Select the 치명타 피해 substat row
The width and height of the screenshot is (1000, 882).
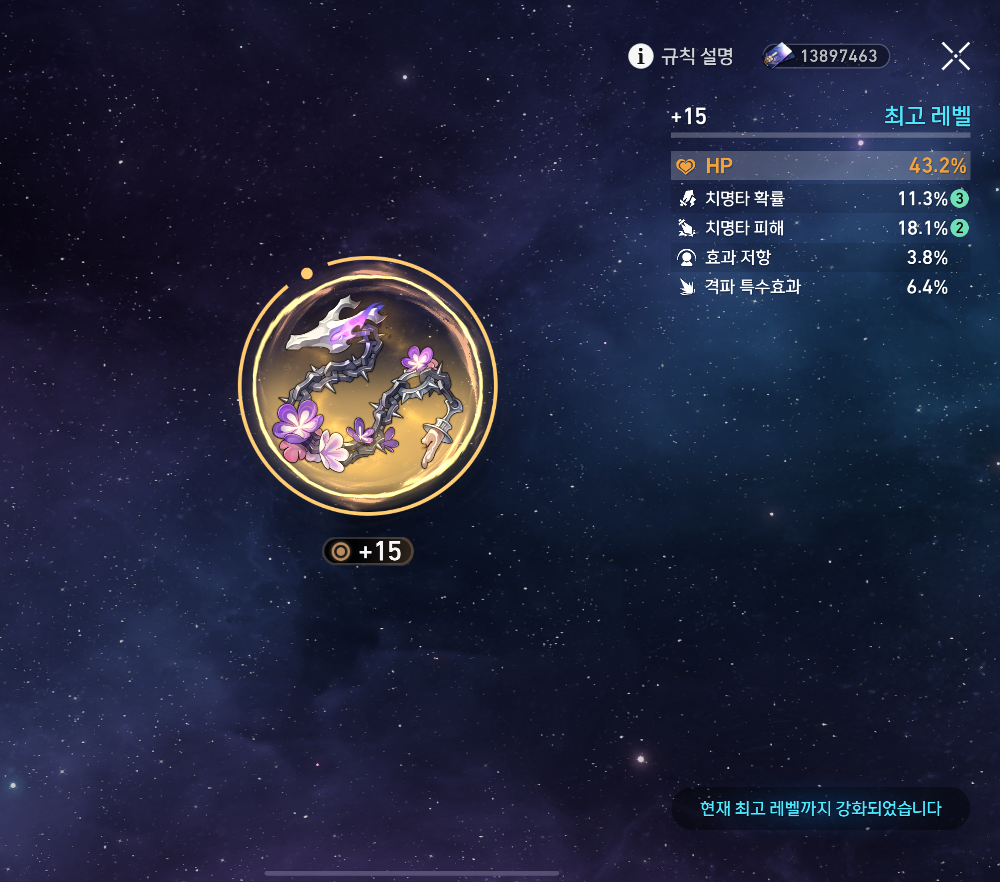820,228
